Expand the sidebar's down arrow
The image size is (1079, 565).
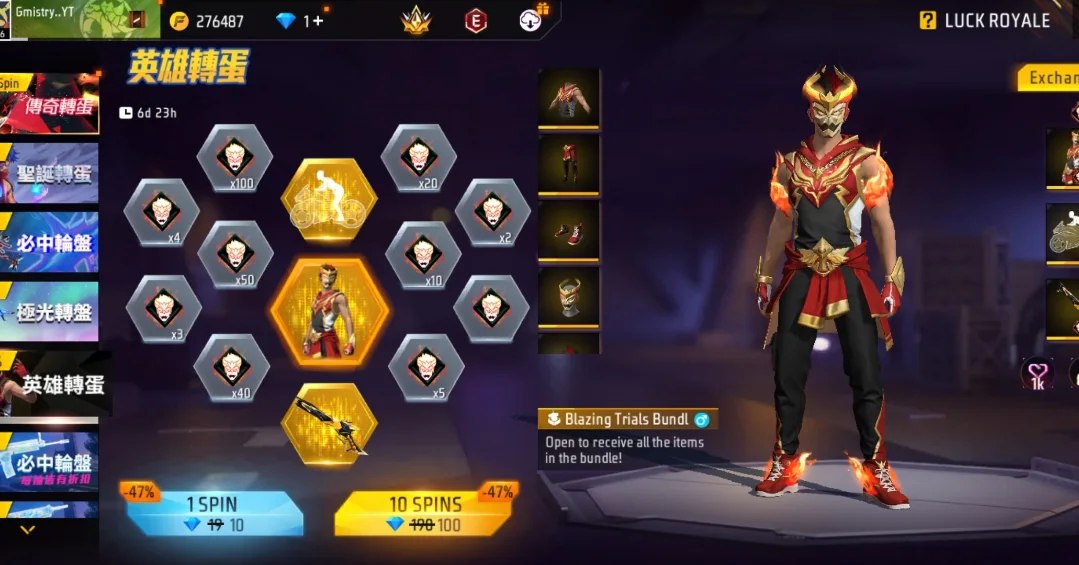point(27,530)
